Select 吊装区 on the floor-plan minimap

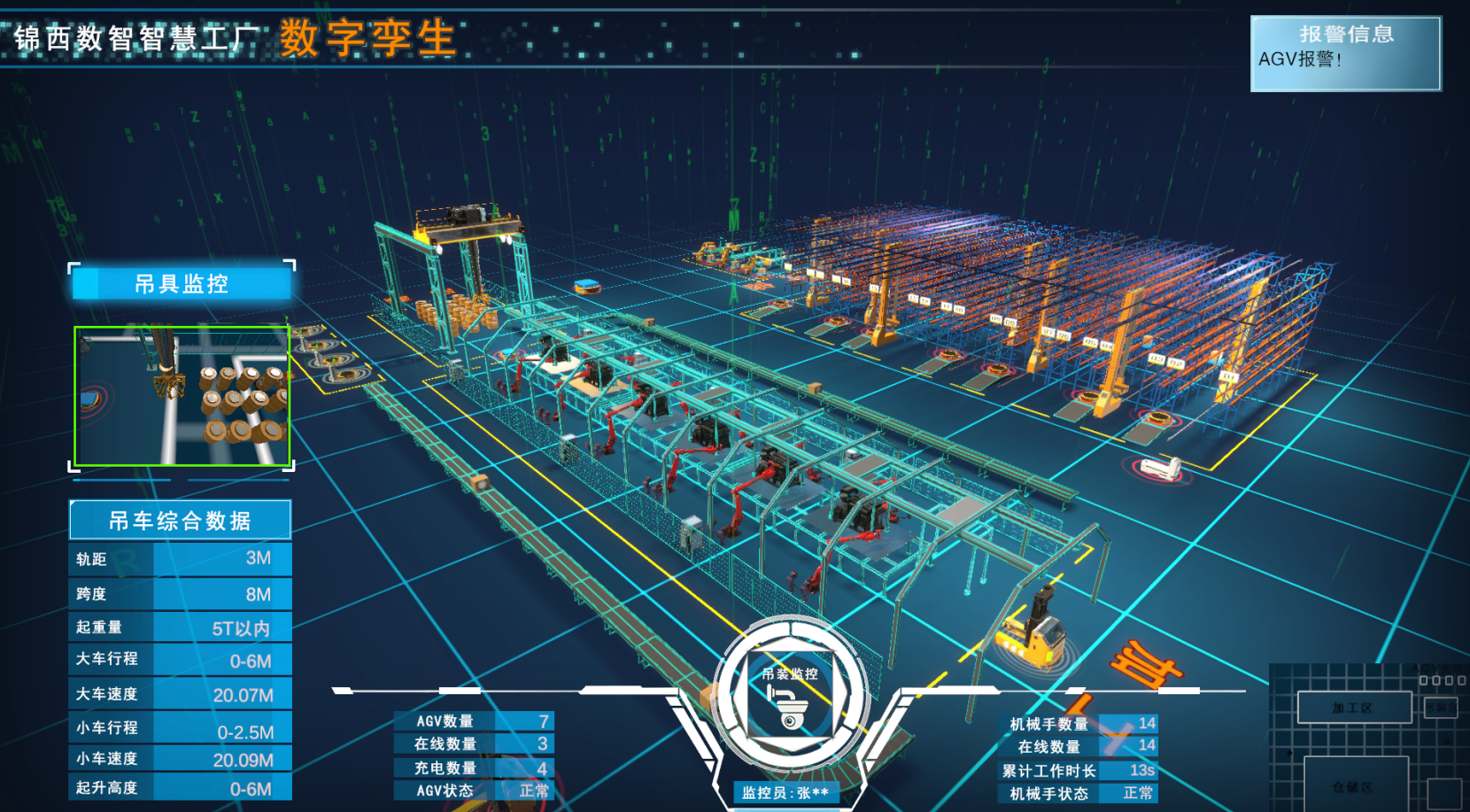(1441, 707)
